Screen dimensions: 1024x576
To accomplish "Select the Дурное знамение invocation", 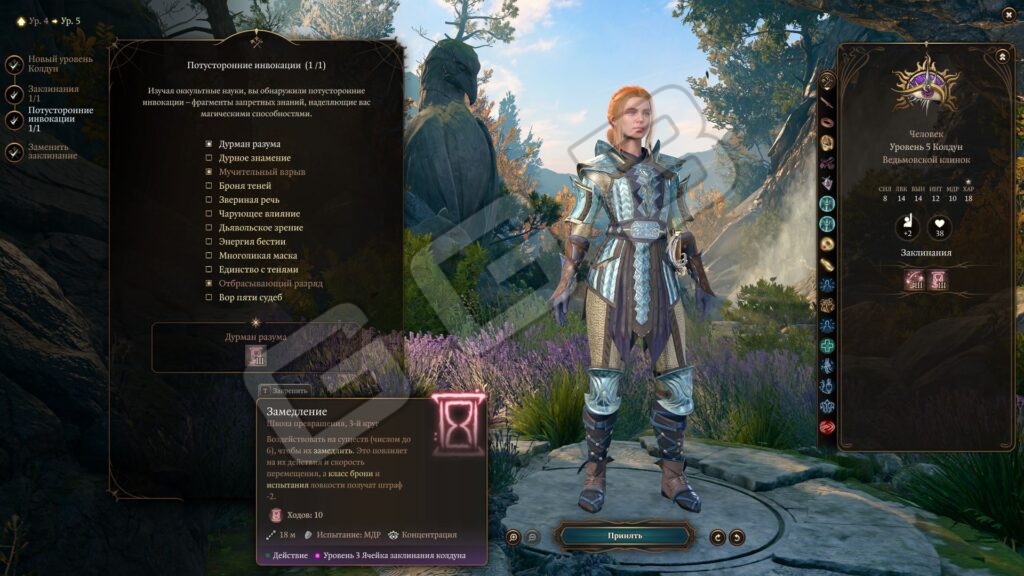I will tap(209, 158).
